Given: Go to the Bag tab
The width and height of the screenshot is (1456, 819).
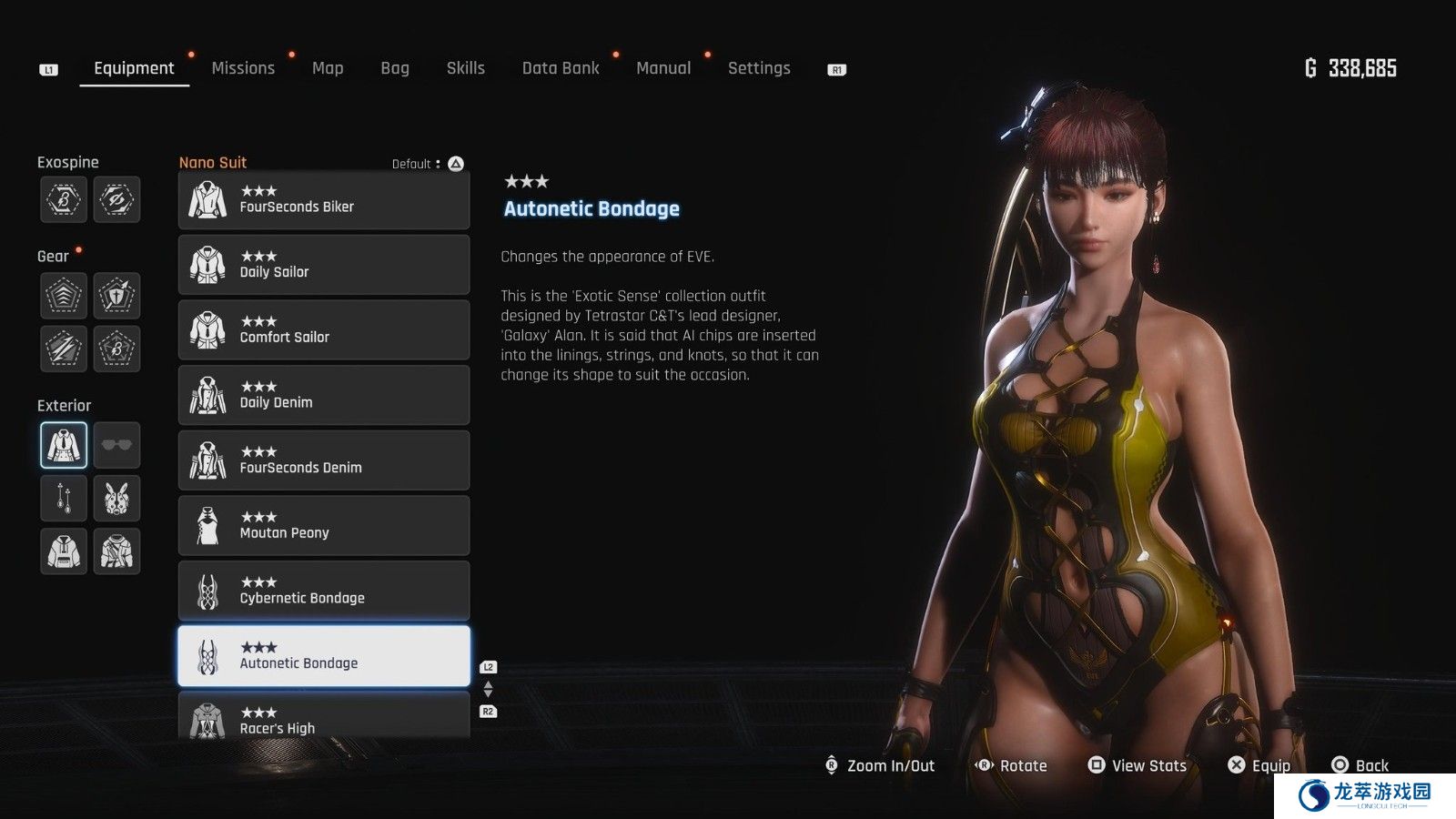Looking at the screenshot, I should 395,68.
